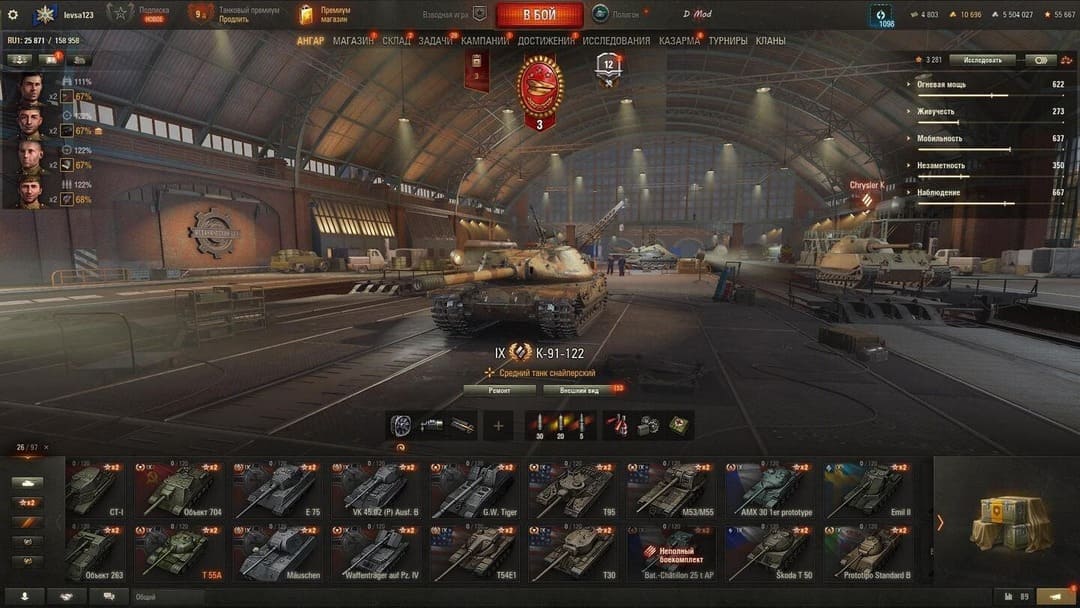Viewport: 1080px width, 608px height.
Task: Open the Премиум магазин
Action: (x=325, y=15)
